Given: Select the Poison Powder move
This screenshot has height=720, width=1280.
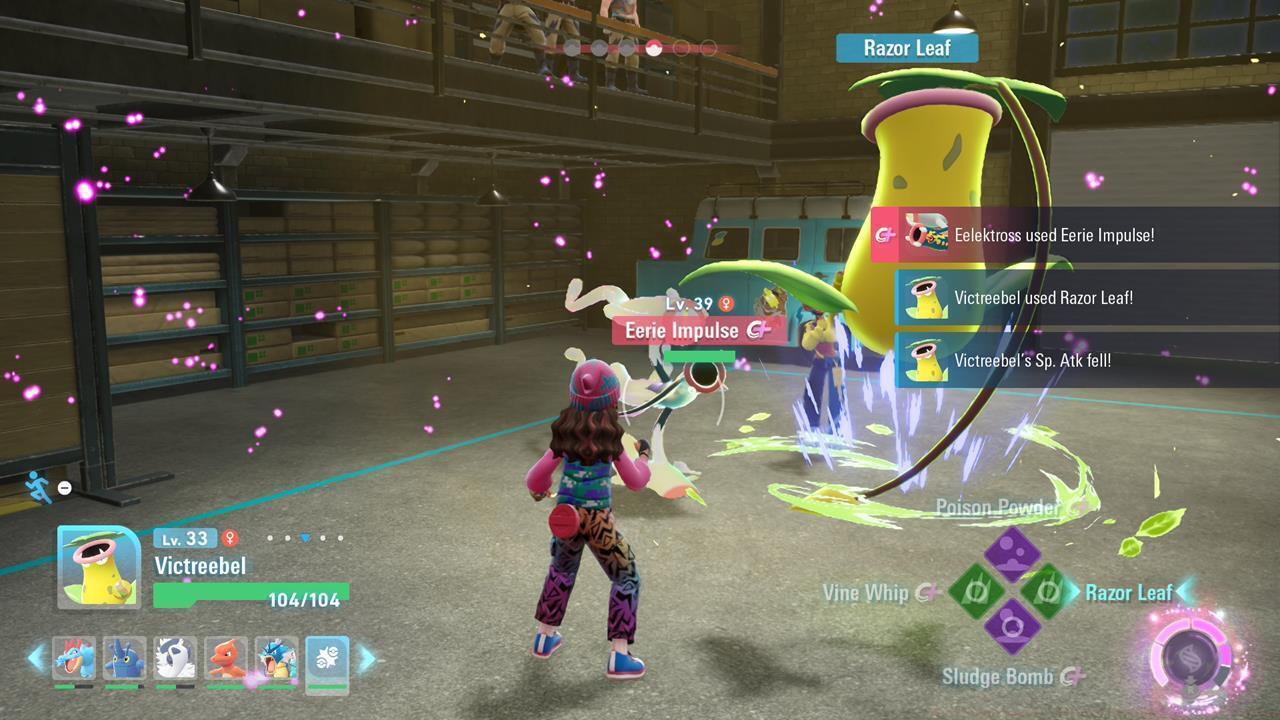Looking at the screenshot, I should coord(1011,553).
